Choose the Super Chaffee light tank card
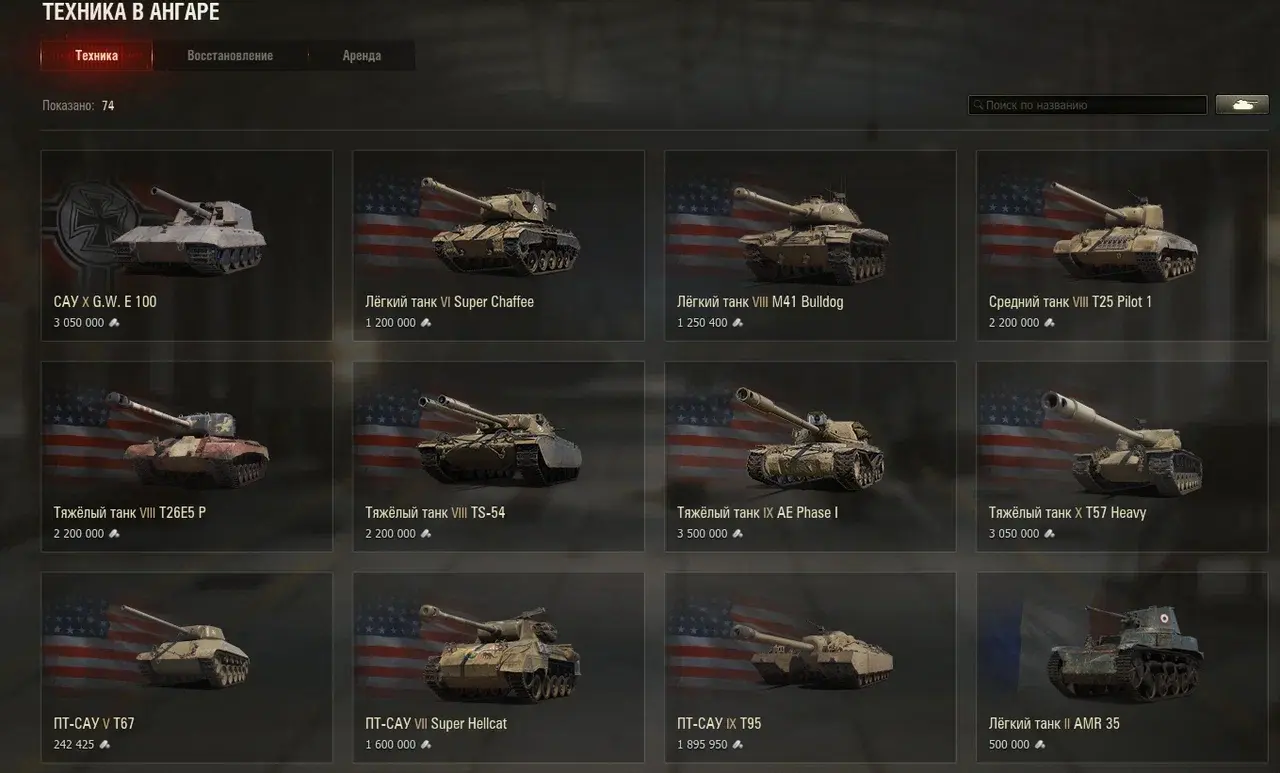This screenshot has width=1280, height=773. [x=498, y=245]
